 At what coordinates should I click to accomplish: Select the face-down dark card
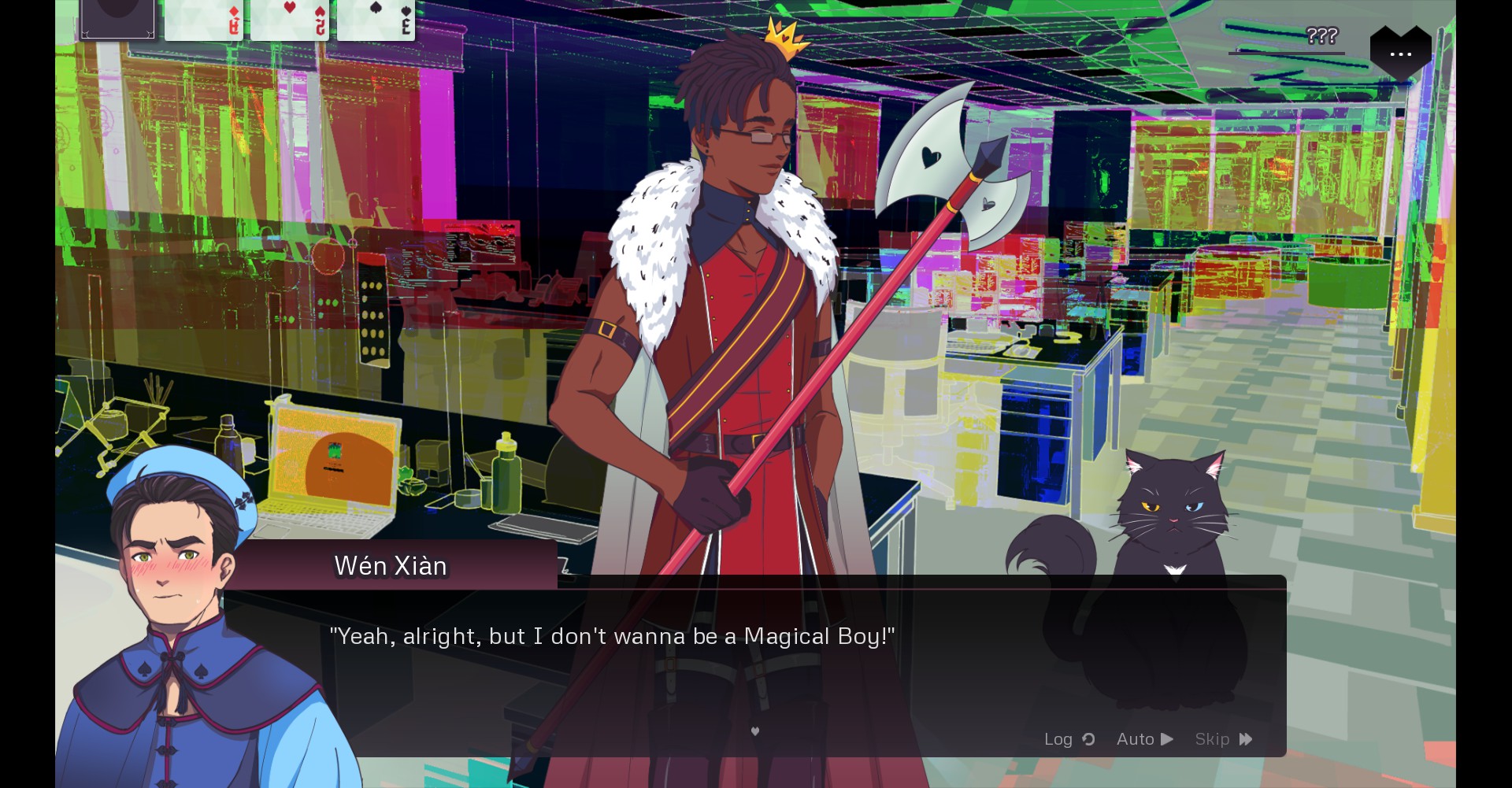117,19
